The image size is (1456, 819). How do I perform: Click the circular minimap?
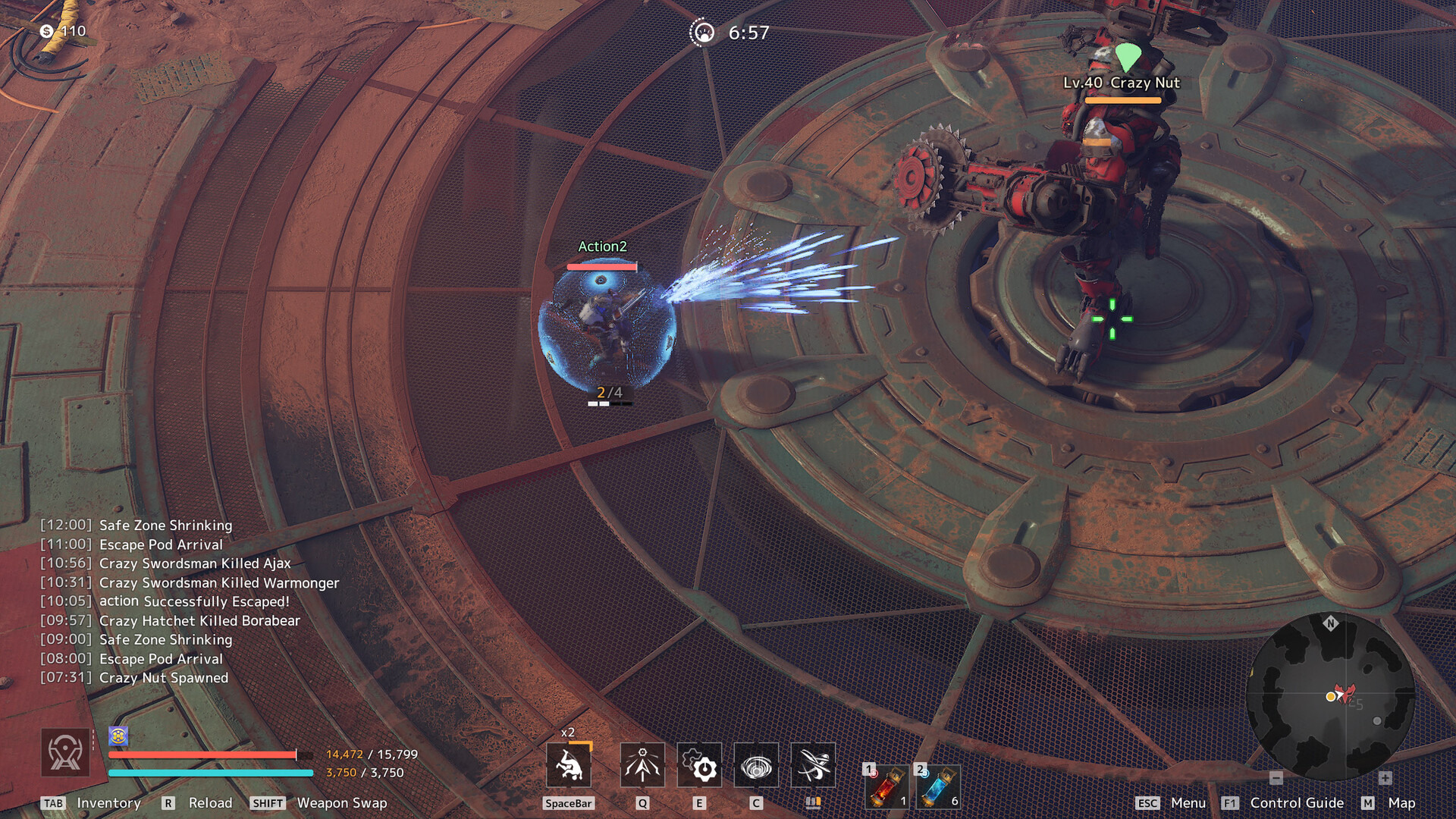click(1330, 696)
